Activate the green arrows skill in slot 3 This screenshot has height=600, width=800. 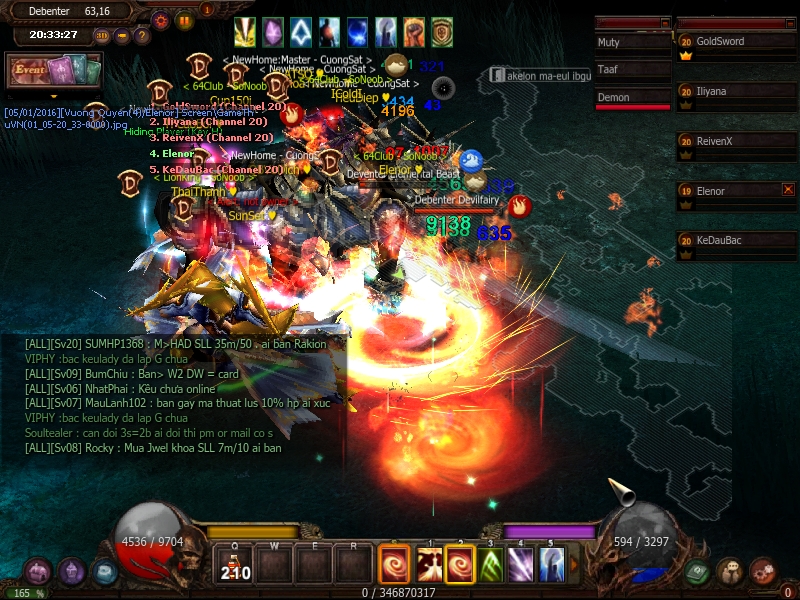[x=490, y=565]
